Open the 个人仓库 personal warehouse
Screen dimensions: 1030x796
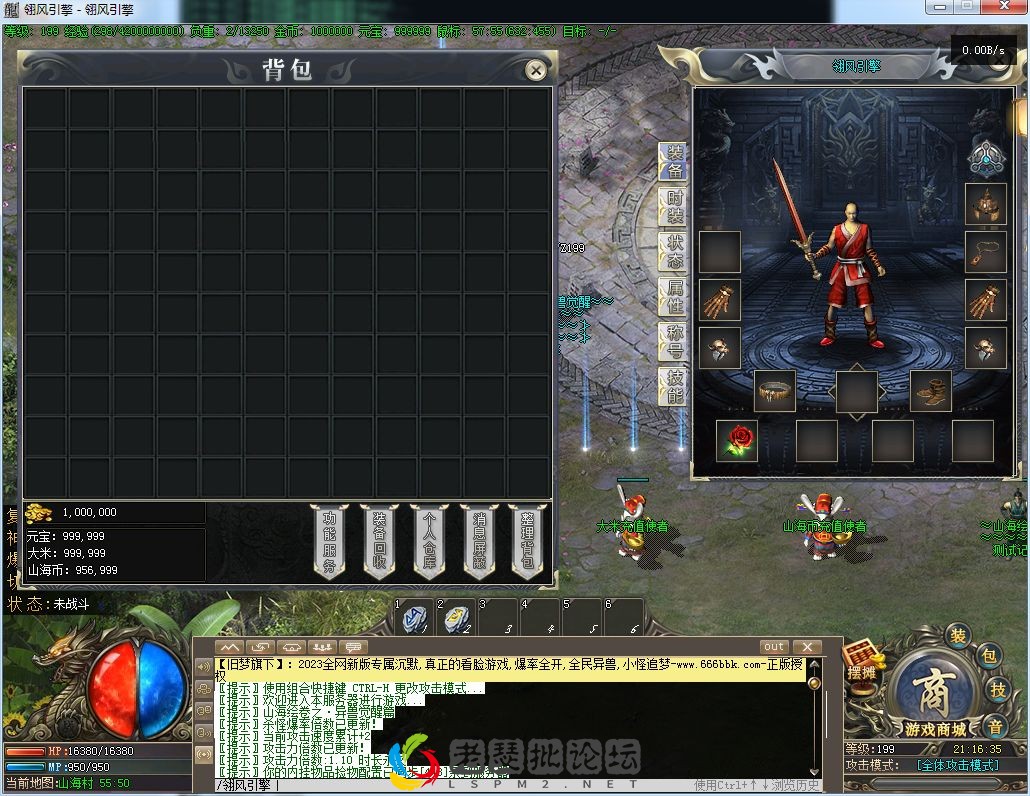tap(430, 540)
